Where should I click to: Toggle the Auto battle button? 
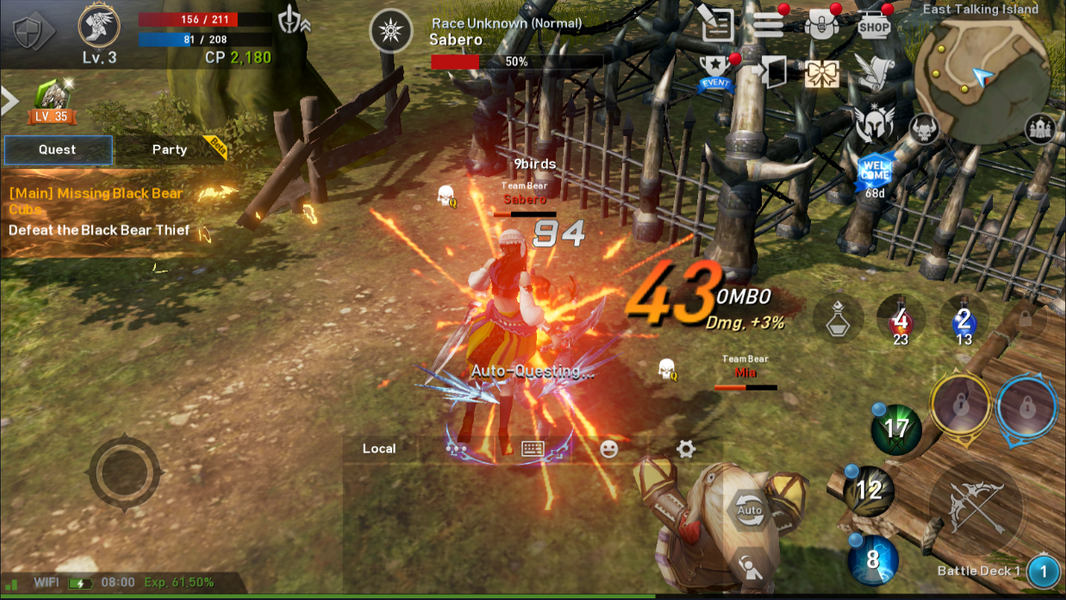click(749, 510)
